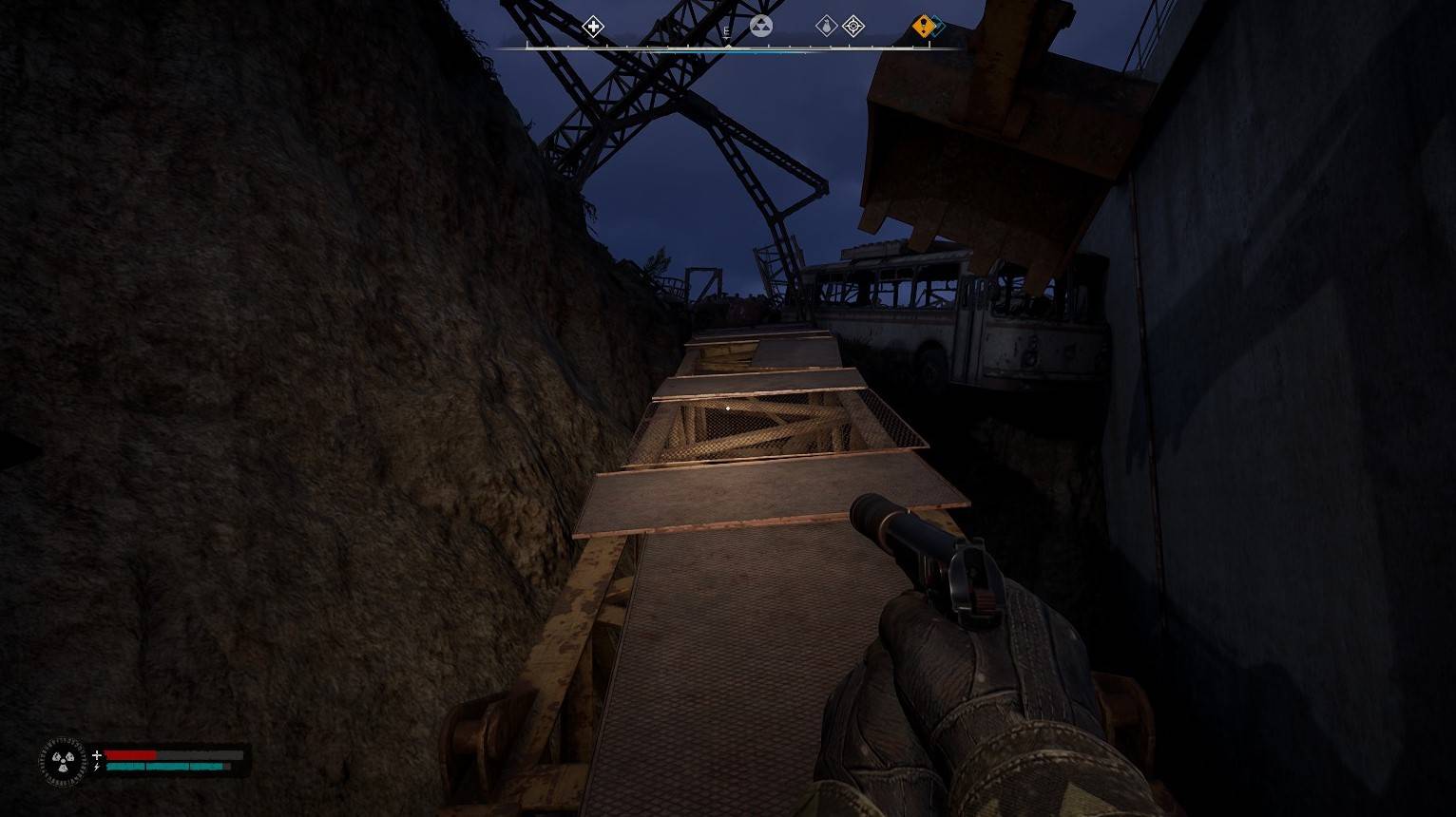Select the water drop diamond marker
Screen dimensions: 1456x817
point(827,26)
